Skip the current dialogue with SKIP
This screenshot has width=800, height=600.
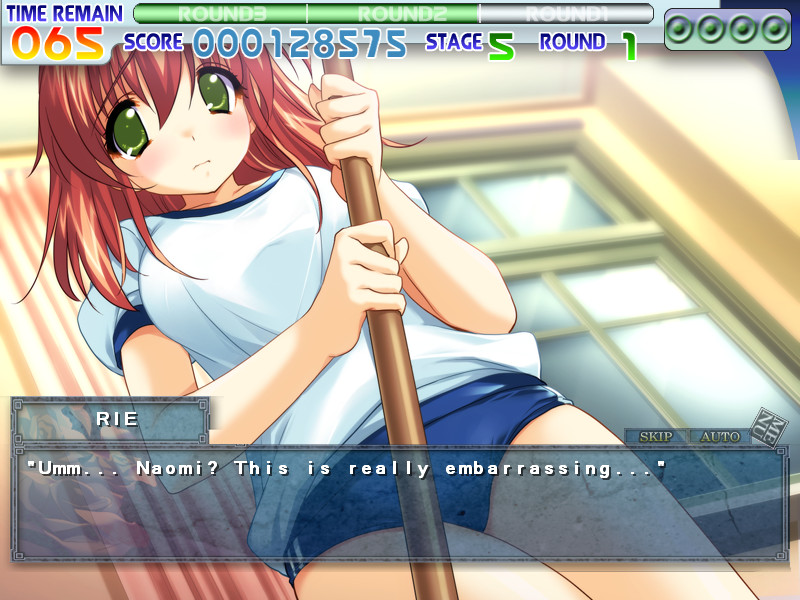coord(656,437)
